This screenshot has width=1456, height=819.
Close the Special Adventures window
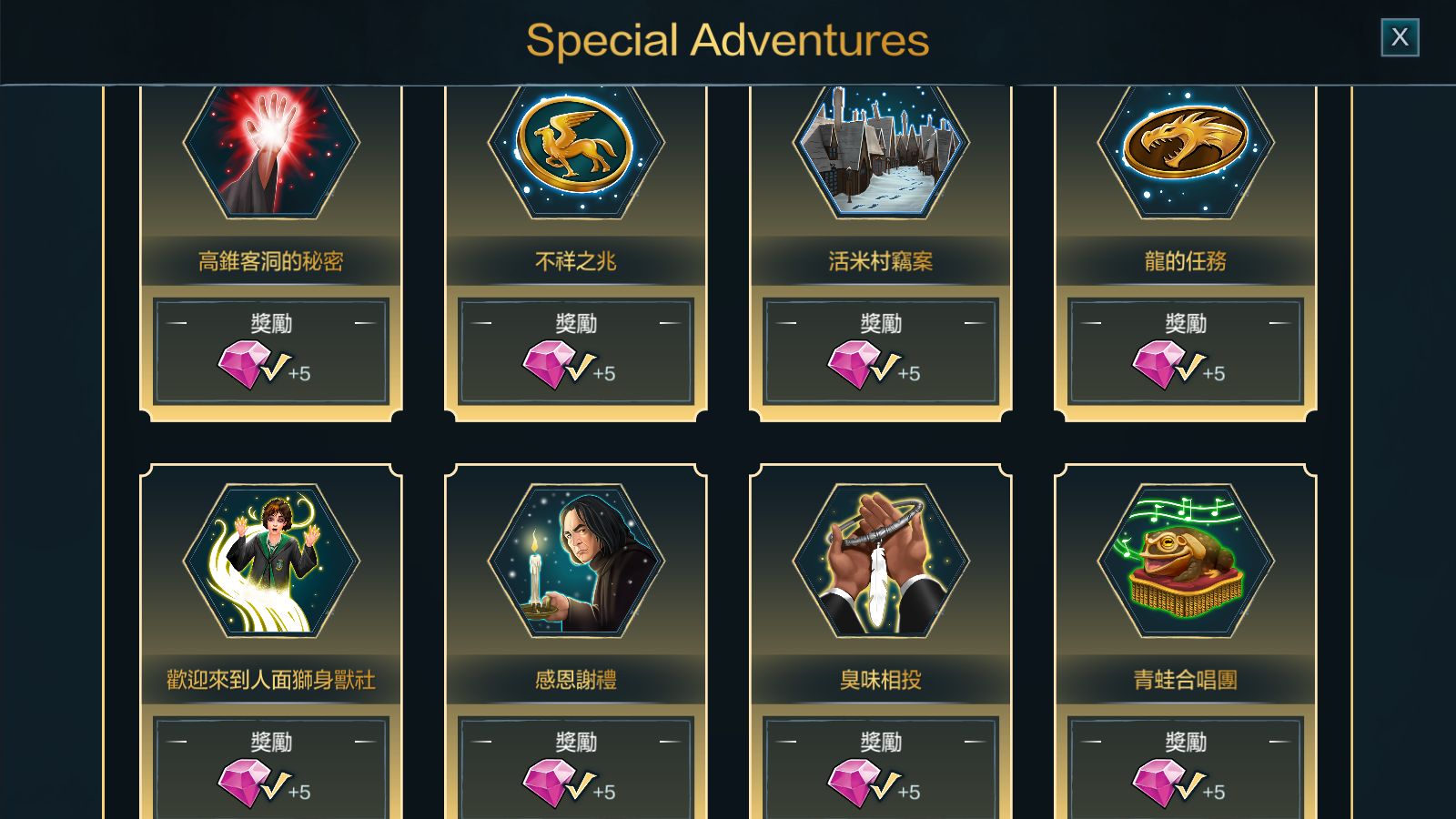pos(1400,37)
